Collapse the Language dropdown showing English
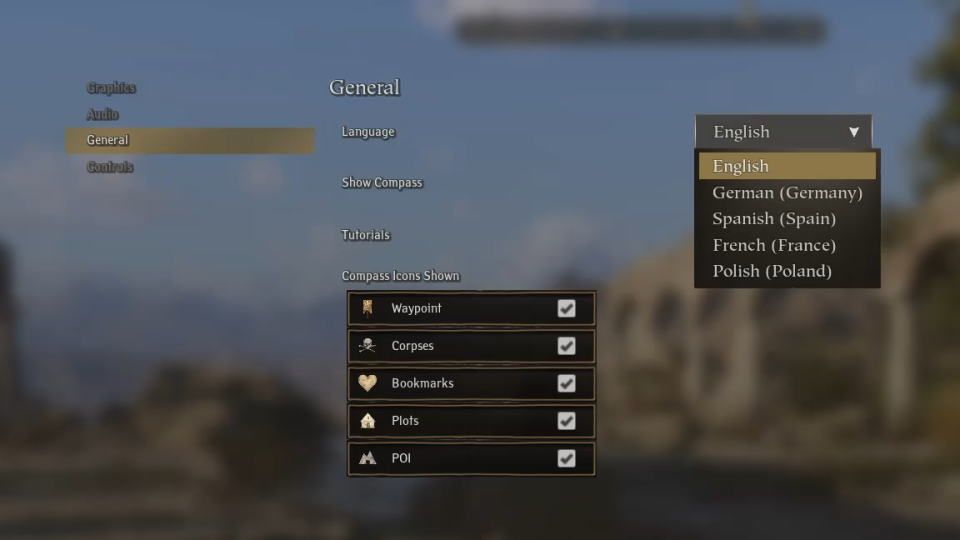Image resolution: width=960 pixels, height=540 pixels. 783,132
